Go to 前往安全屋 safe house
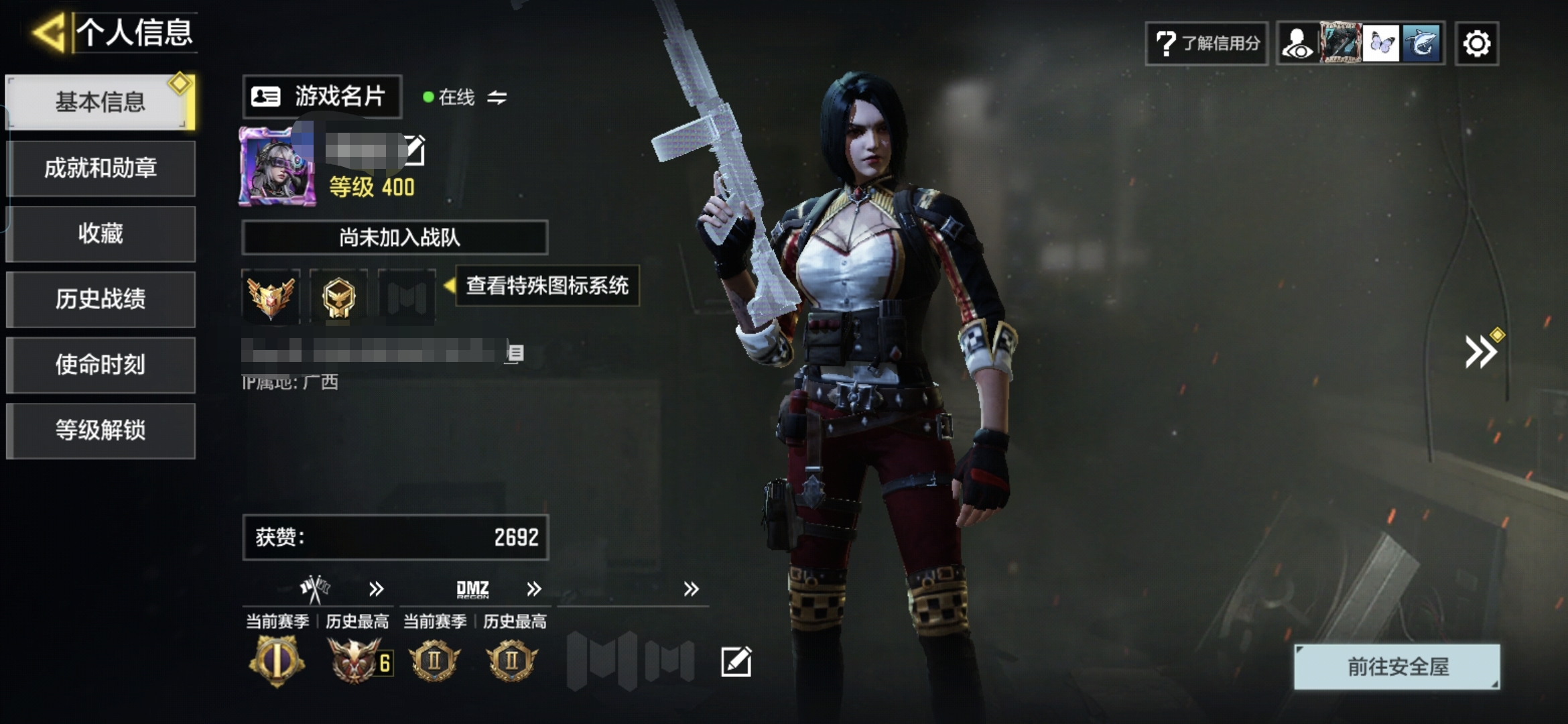 click(x=1396, y=666)
